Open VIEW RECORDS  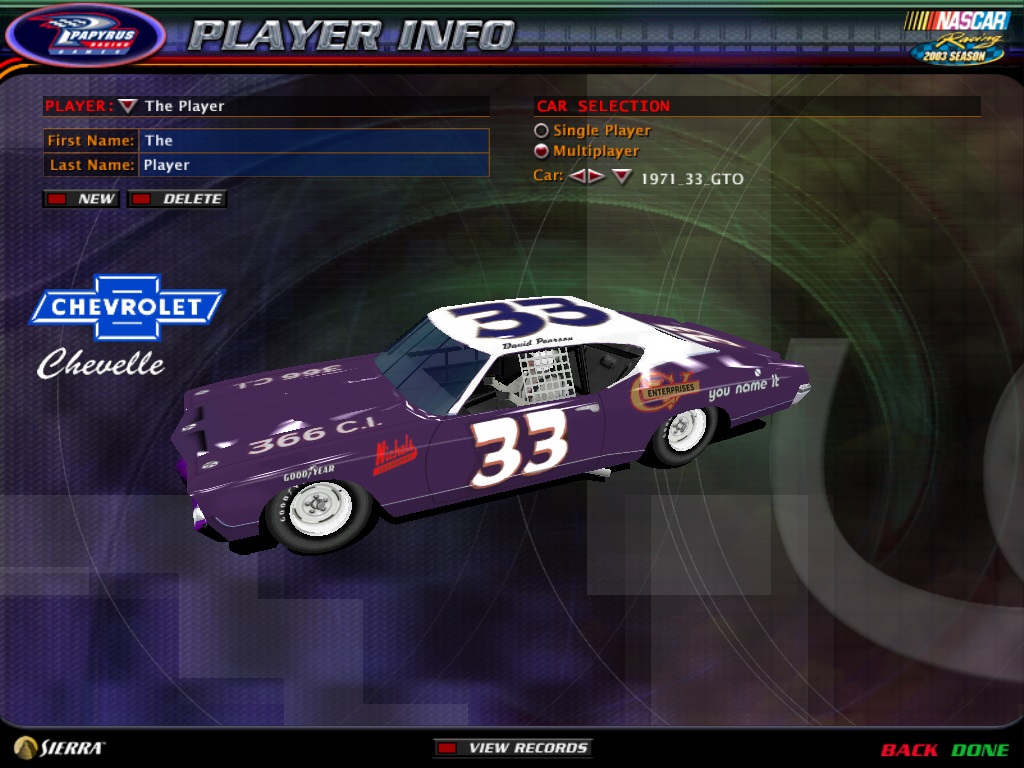click(x=513, y=748)
